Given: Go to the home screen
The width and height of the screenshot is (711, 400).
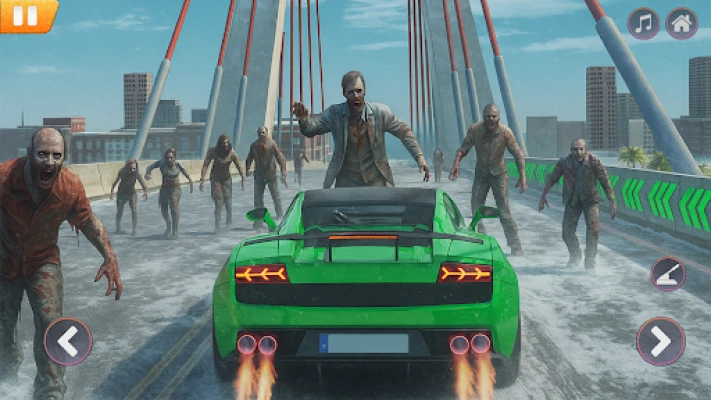Looking at the screenshot, I should pyautogui.click(x=681, y=23).
